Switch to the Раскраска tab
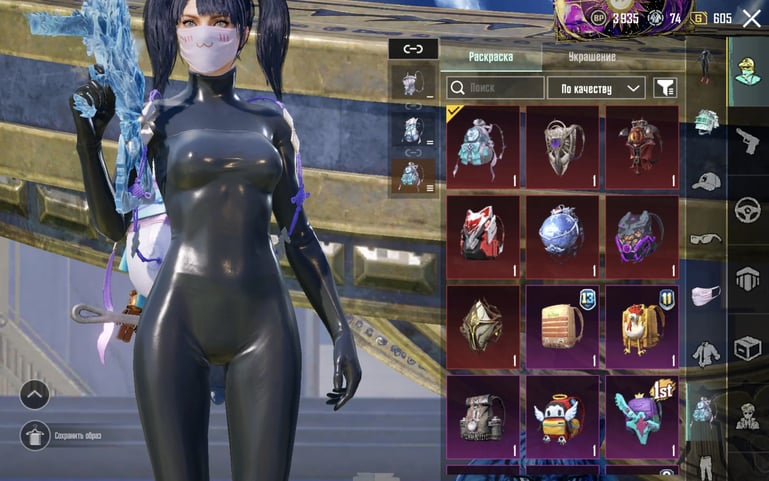769x481 pixels. [490, 57]
